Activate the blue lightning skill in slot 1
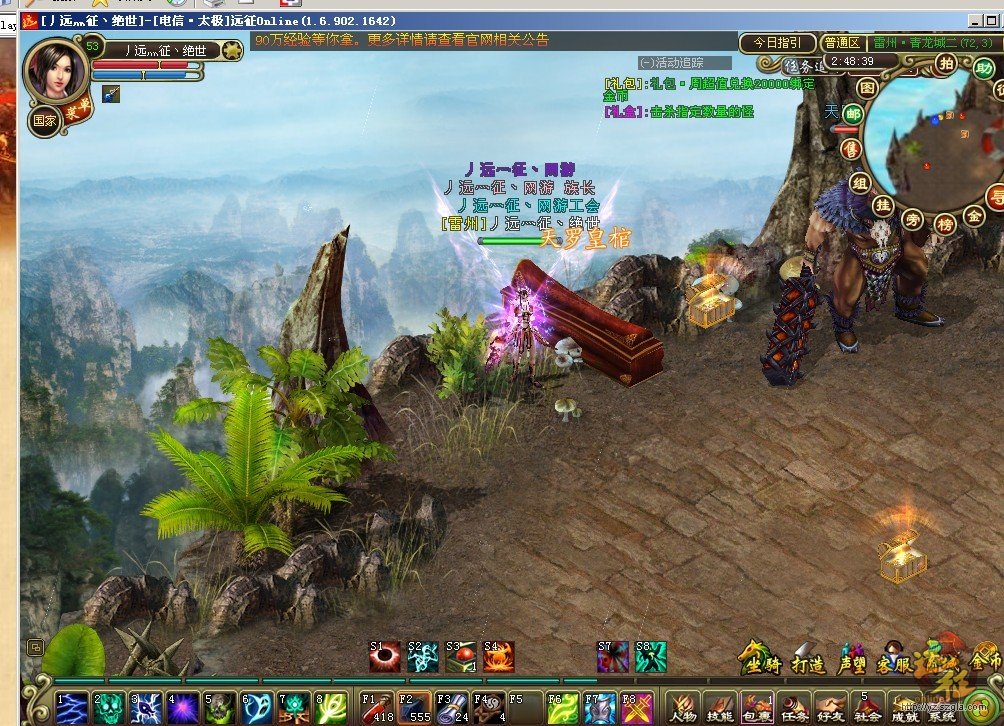This screenshot has width=1004, height=726. 73,706
